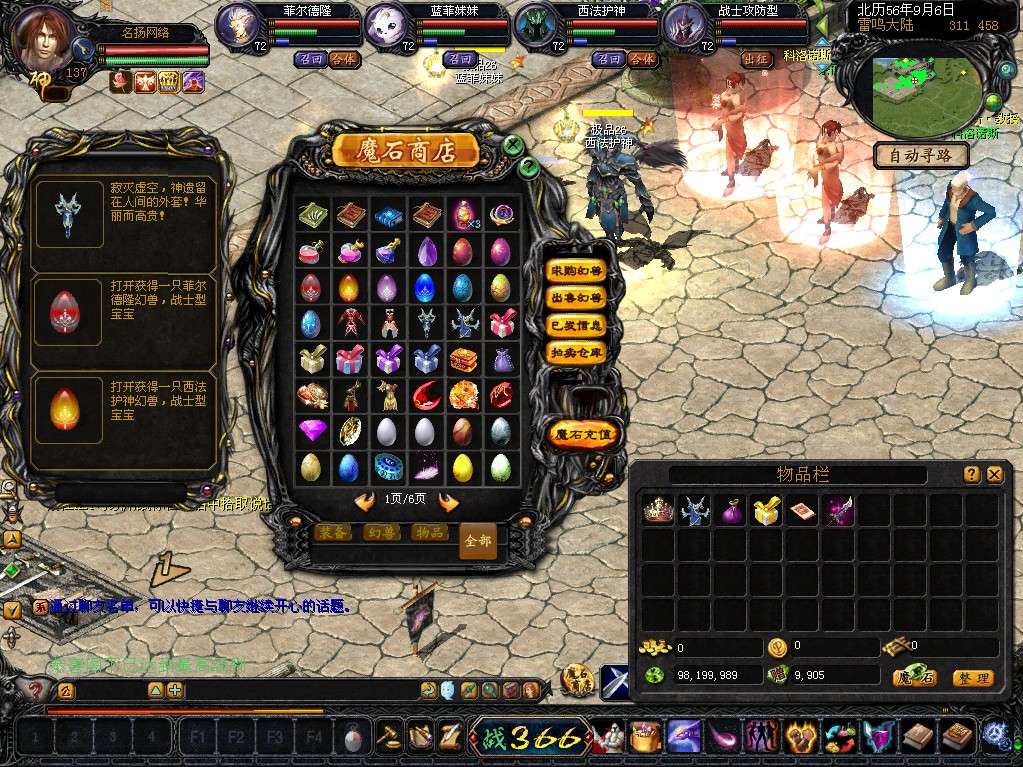Select the 全部 all-items tab
The height and width of the screenshot is (767, 1023).
[478, 541]
